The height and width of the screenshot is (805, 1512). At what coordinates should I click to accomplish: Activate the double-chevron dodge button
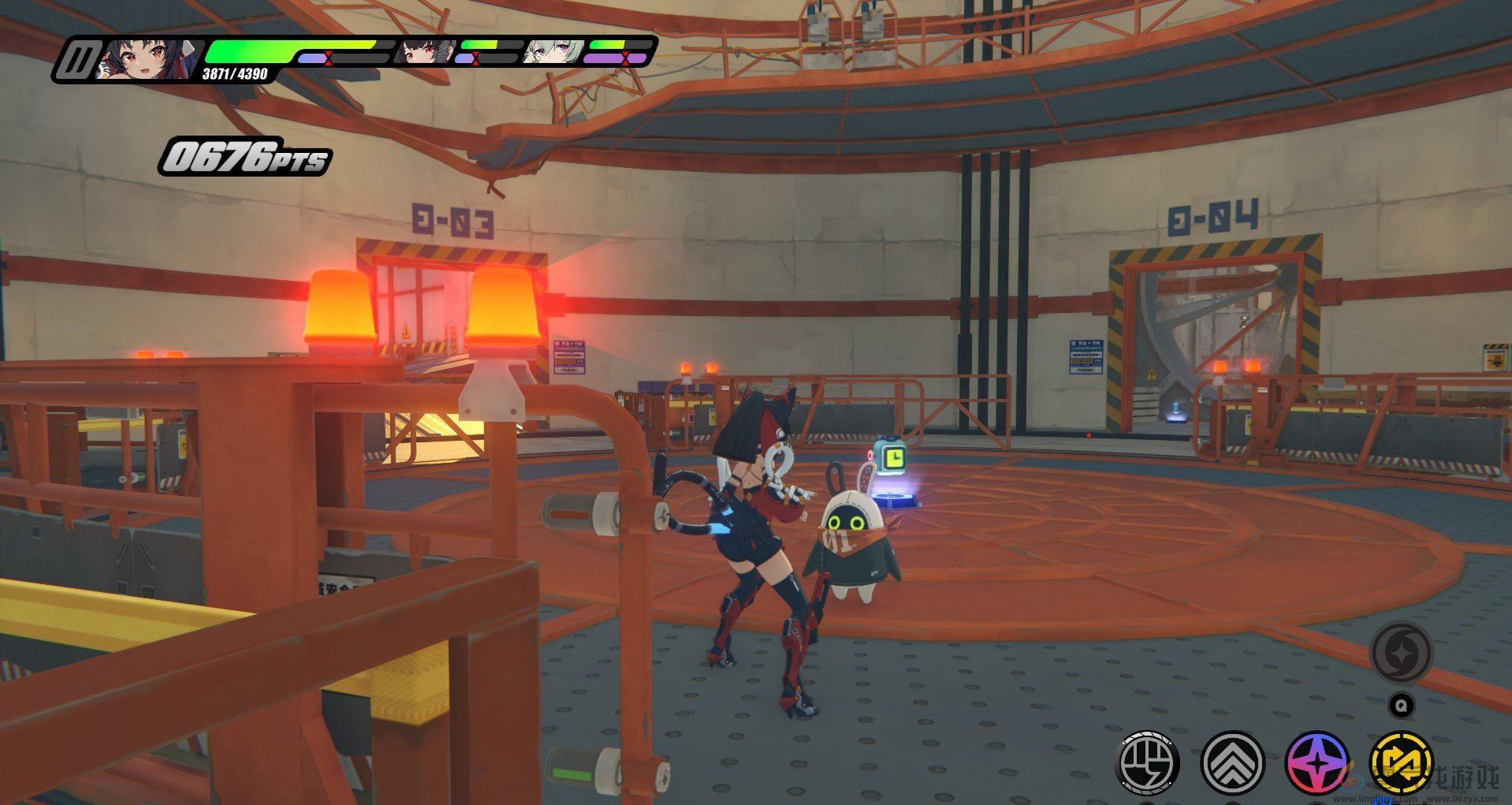tap(1232, 762)
